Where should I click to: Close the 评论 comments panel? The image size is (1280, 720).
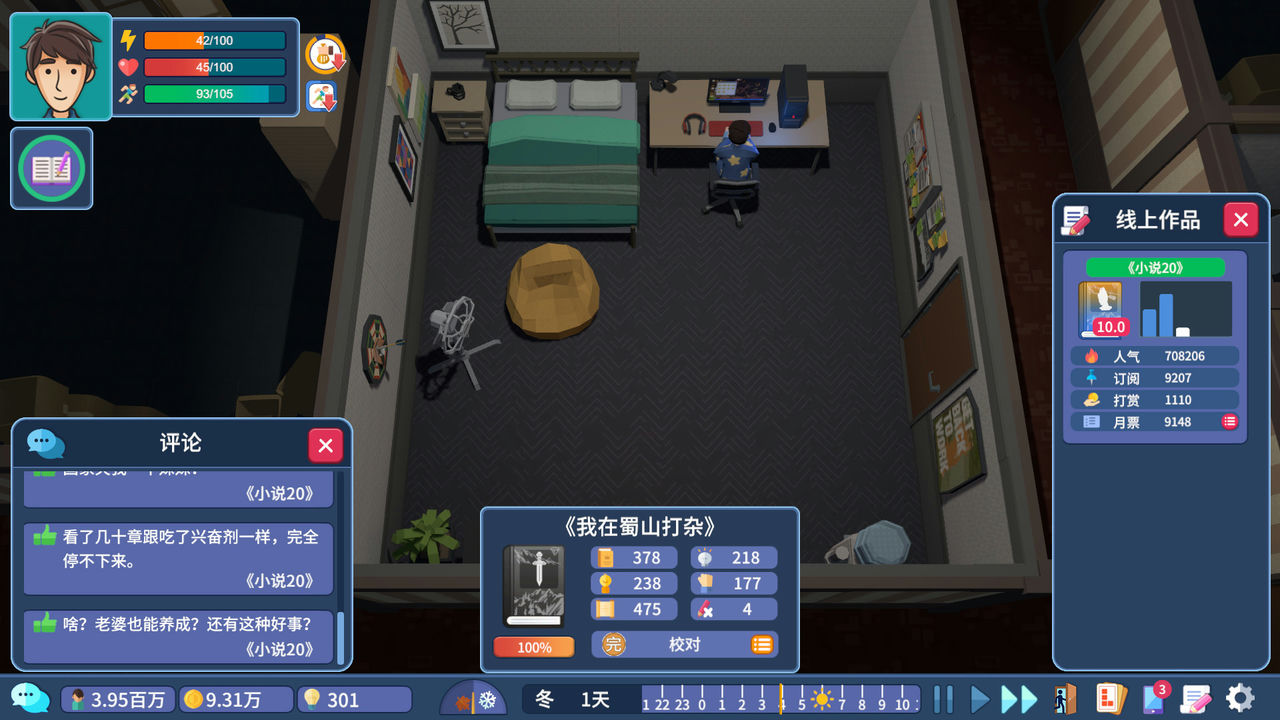point(325,445)
